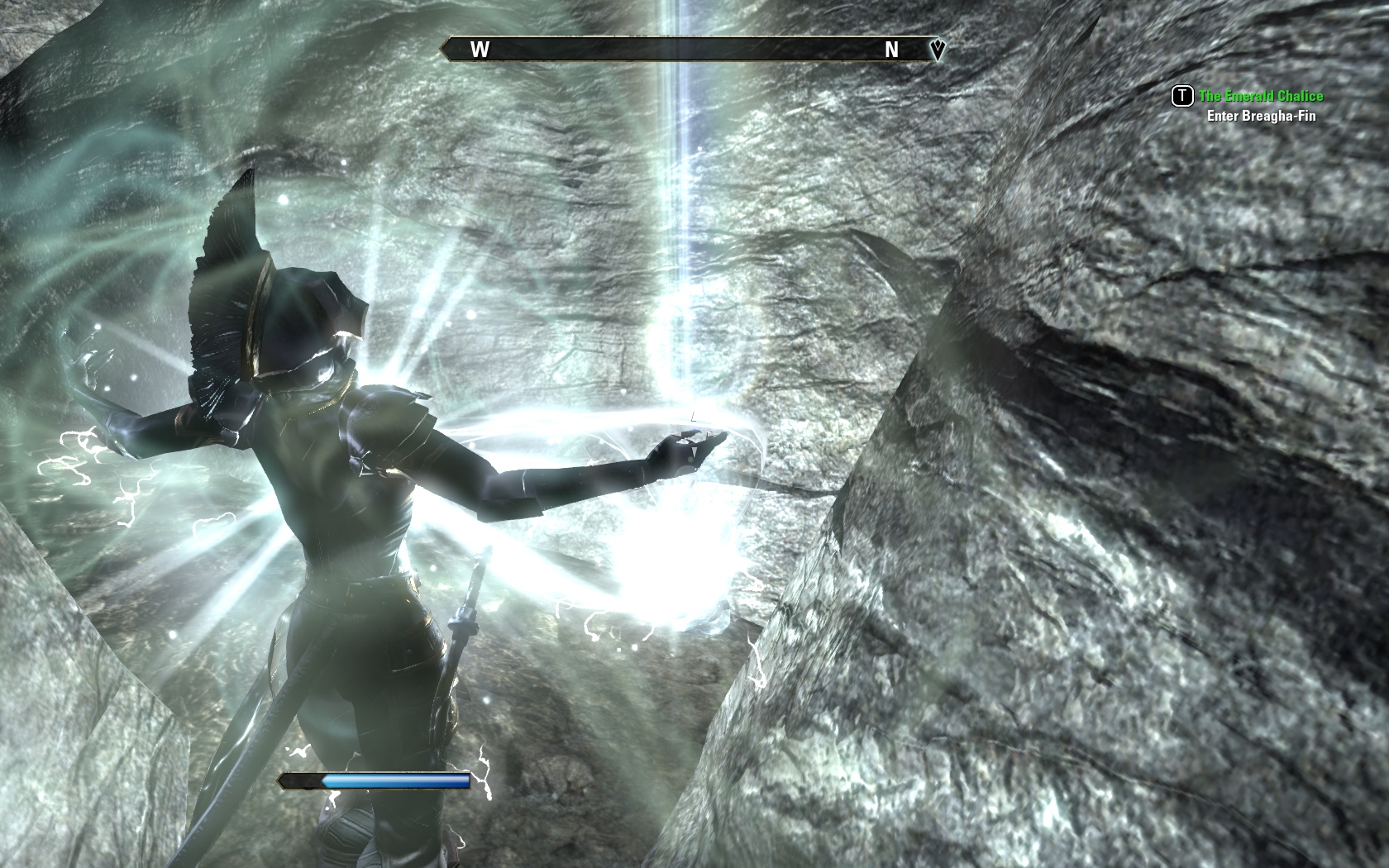The height and width of the screenshot is (868, 1389).
Task: Click the quest marker arrow on compass
Action: pos(937,50)
